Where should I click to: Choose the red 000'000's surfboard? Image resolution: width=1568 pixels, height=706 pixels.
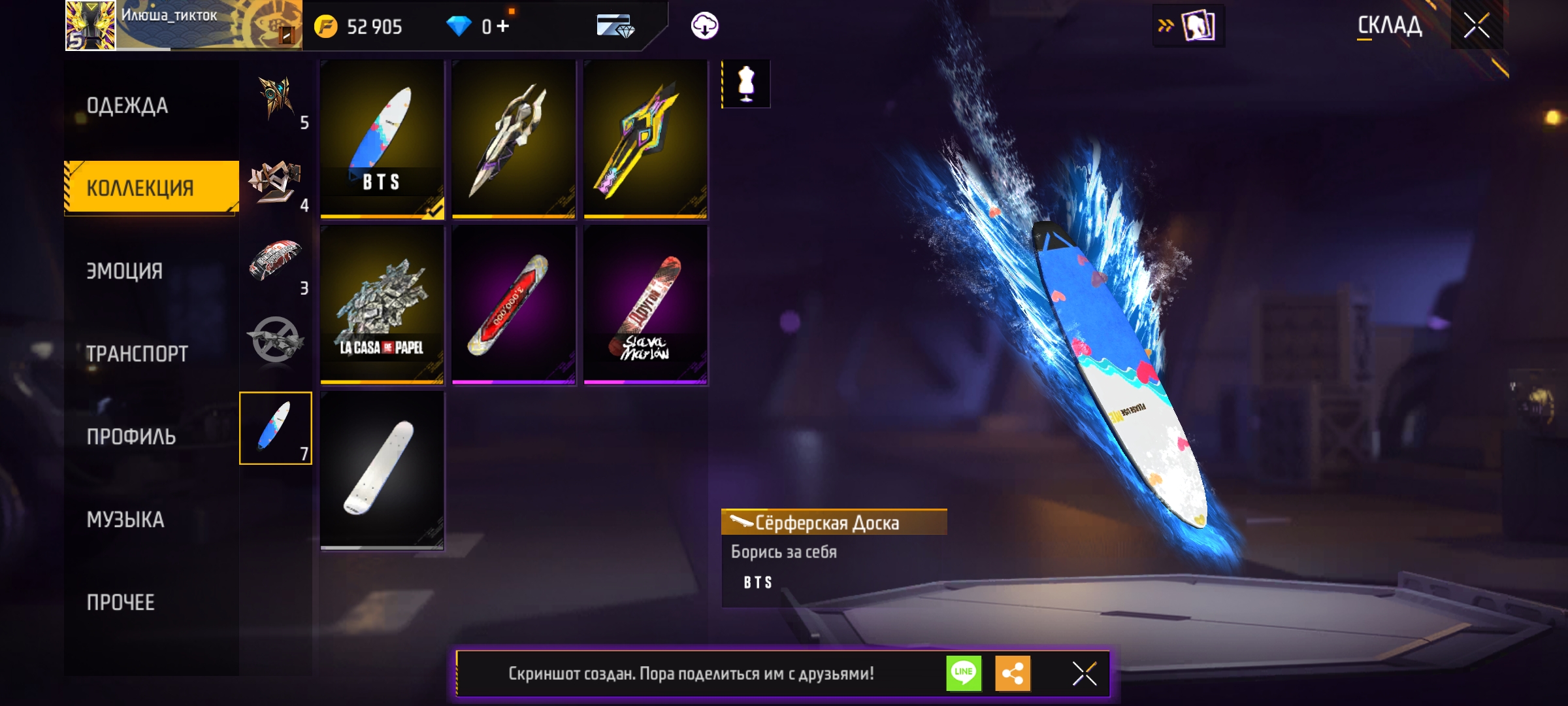pyautogui.click(x=514, y=305)
